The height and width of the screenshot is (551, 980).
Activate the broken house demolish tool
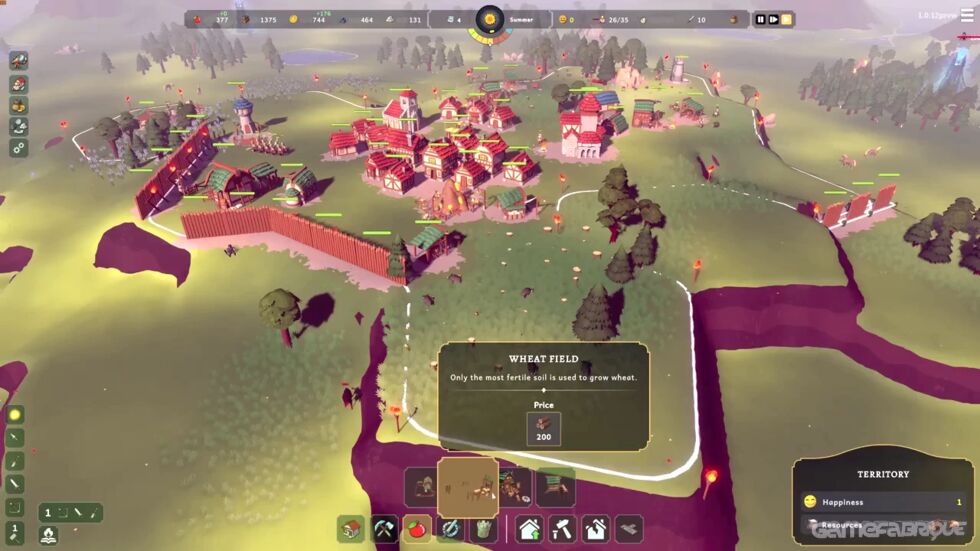(x=596, y=528)
